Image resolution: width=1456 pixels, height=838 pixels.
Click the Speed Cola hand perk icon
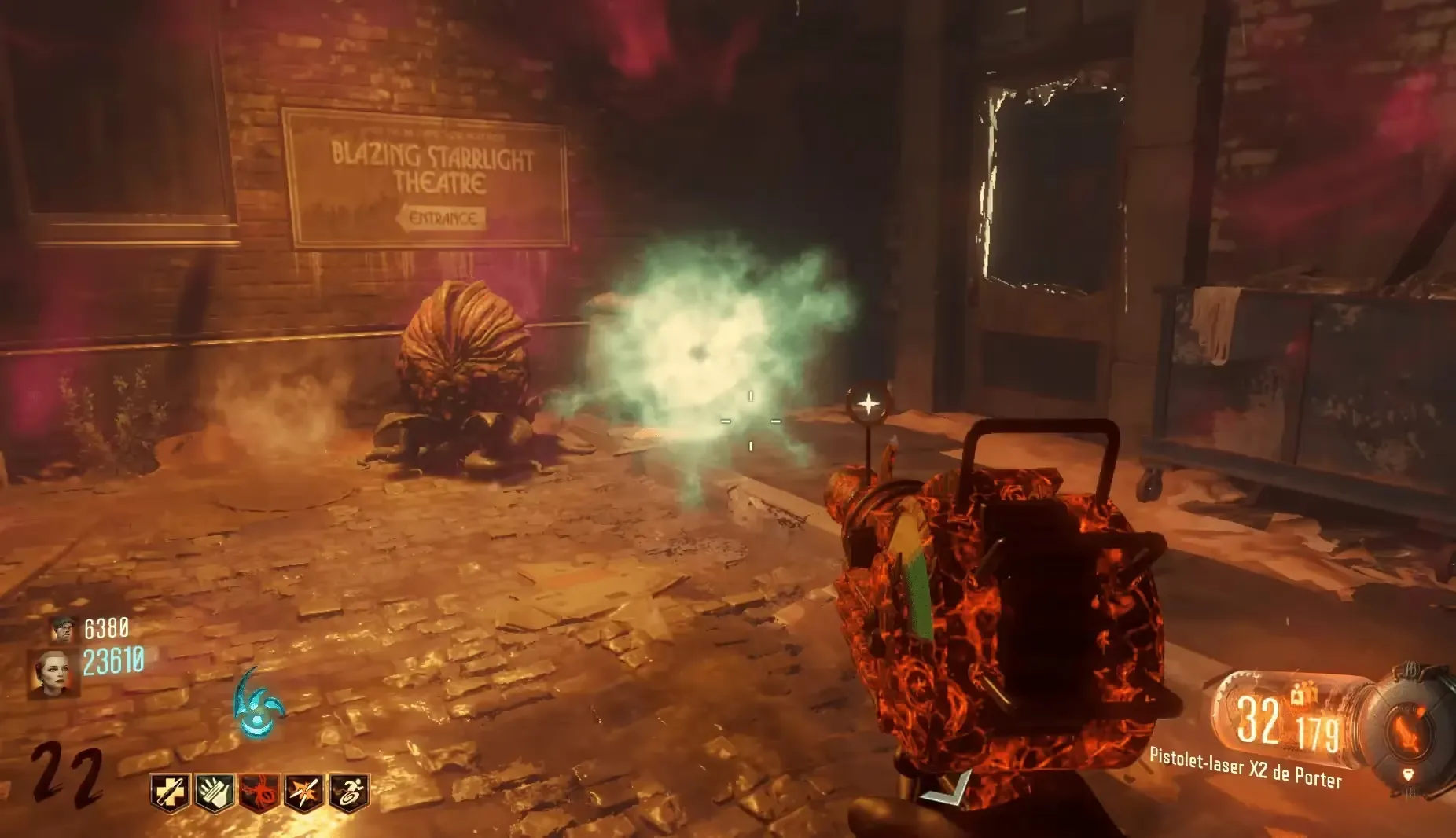tap(215, 793)
